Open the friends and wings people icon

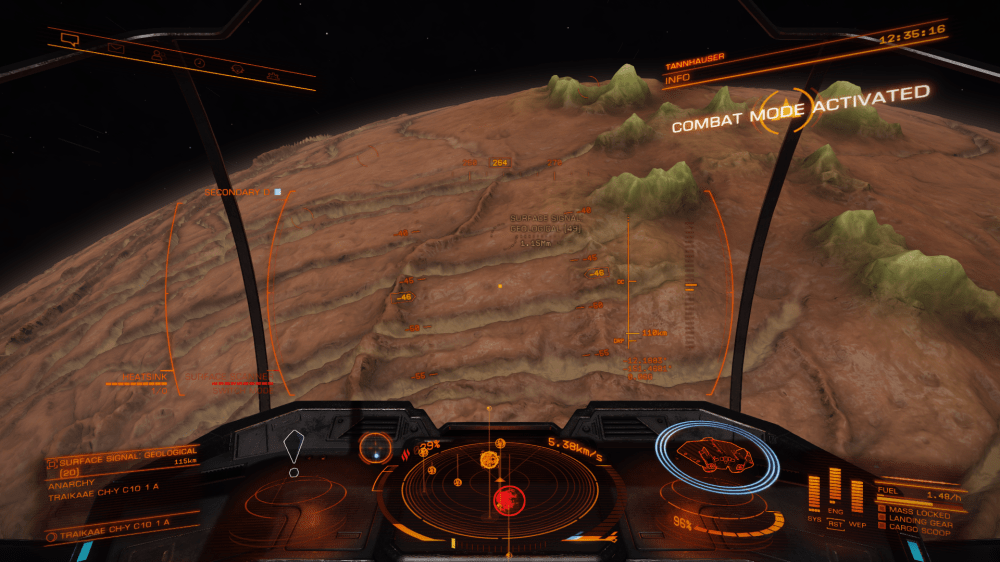157,54
